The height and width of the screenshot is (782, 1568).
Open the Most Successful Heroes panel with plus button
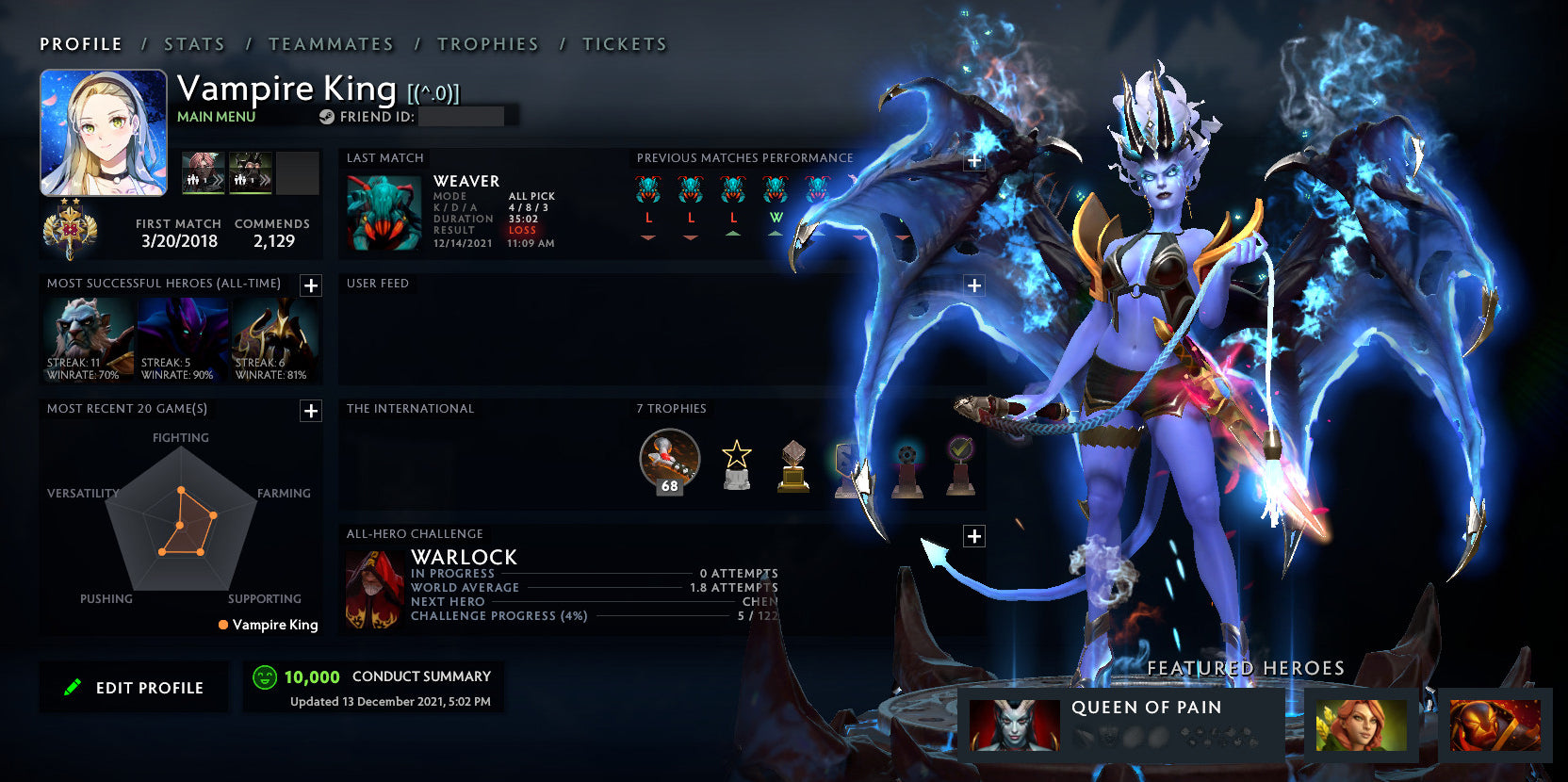310,285
